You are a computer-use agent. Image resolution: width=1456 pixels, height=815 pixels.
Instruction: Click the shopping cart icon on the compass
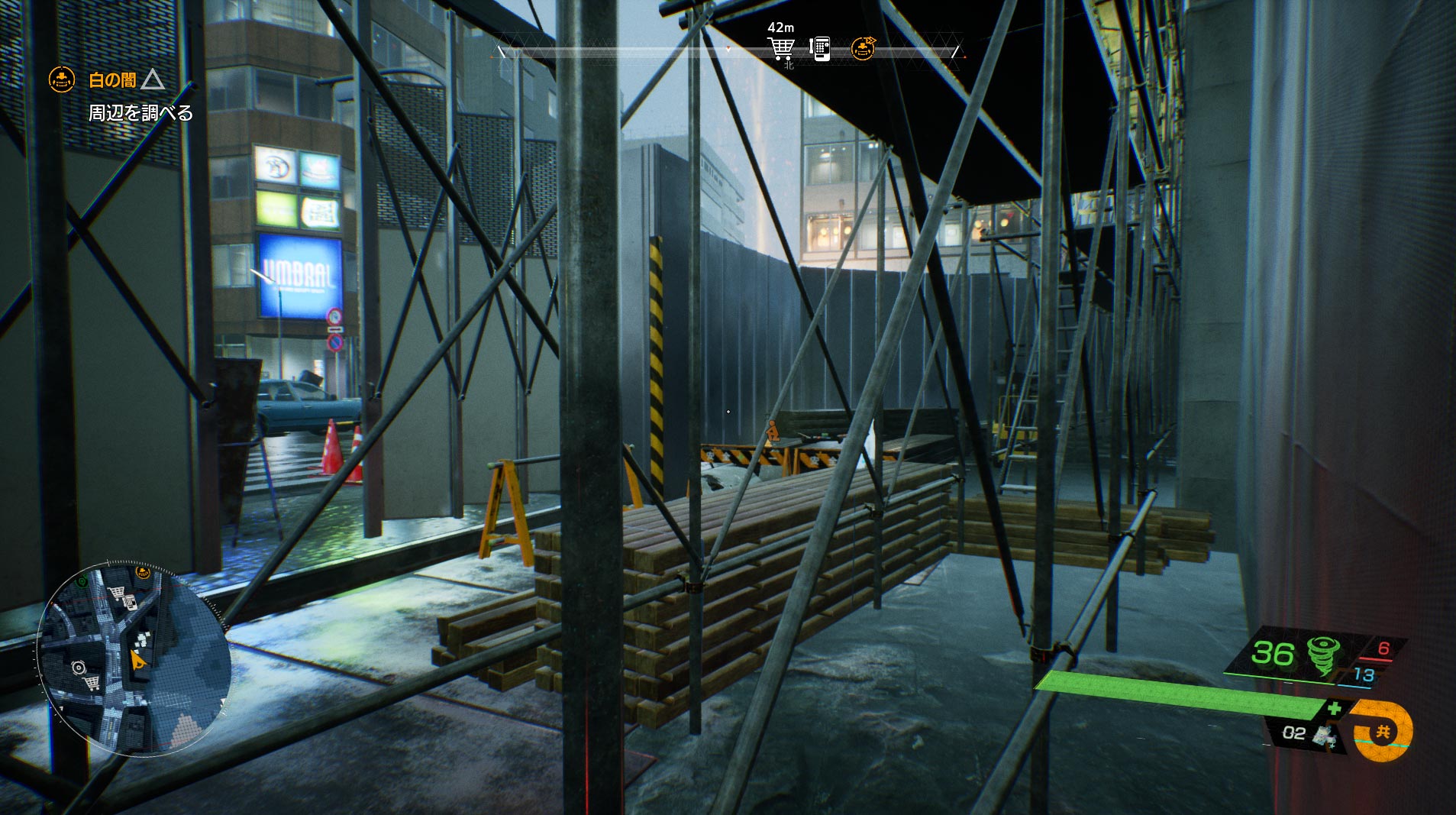coord(780,49)
